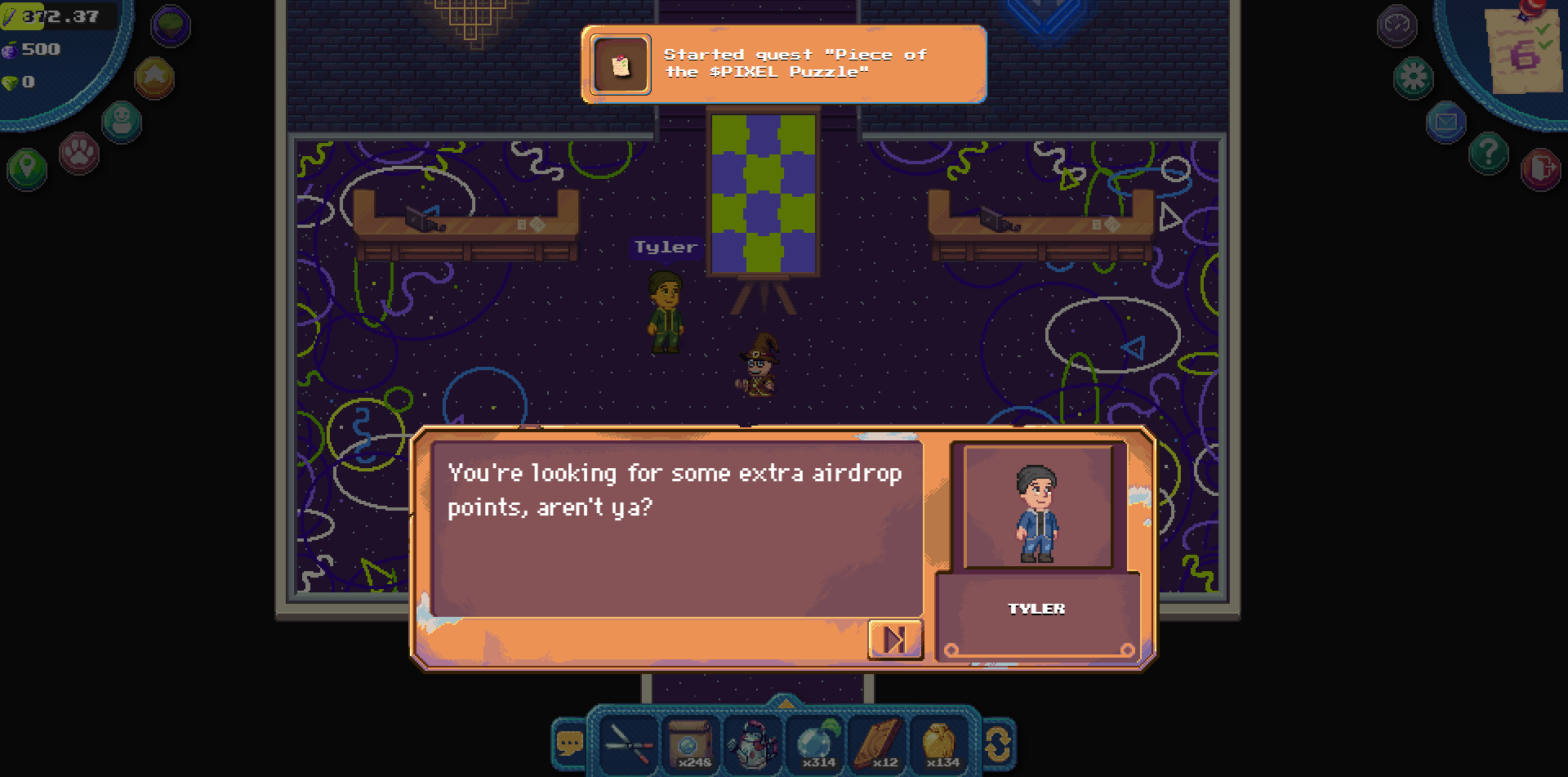Open the gold star button
The image size is (1568, 777).
[154, 78]
